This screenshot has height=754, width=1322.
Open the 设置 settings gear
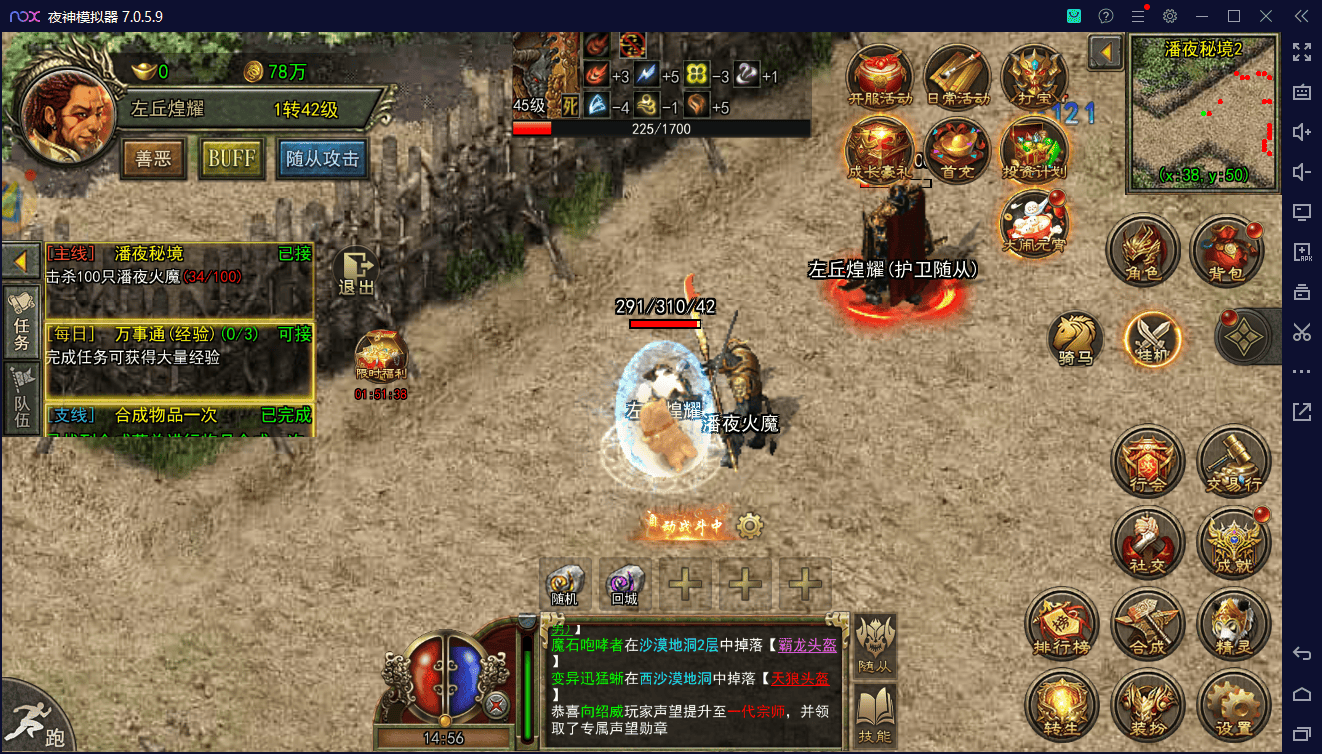pos(1234,705)
